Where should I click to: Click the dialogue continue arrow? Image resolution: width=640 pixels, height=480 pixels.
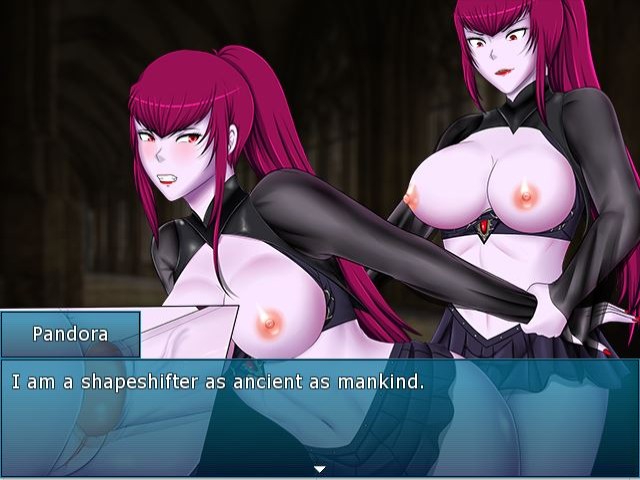[320, 468]
